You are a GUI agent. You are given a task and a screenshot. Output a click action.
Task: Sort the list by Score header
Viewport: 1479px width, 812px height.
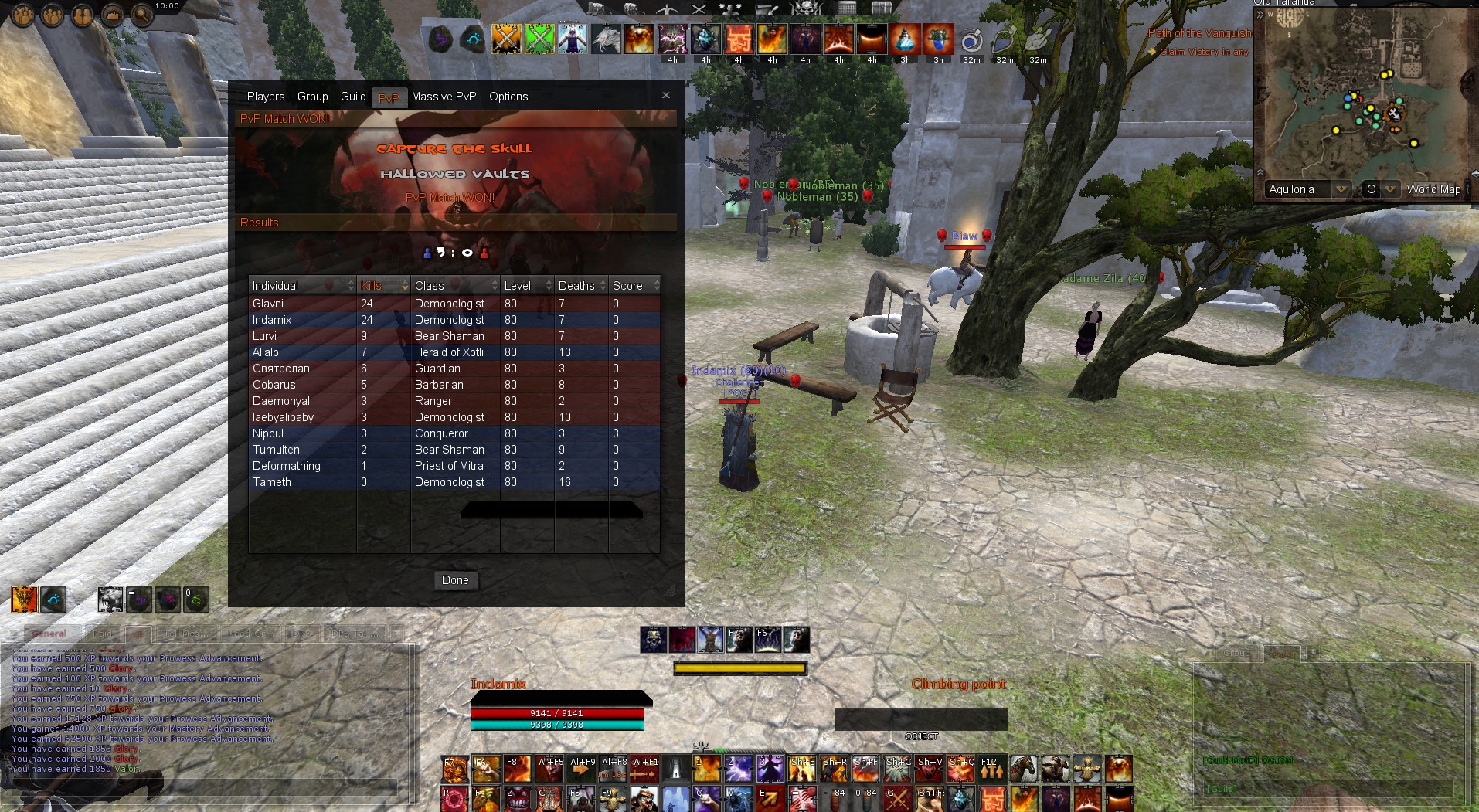coord(634,286)
